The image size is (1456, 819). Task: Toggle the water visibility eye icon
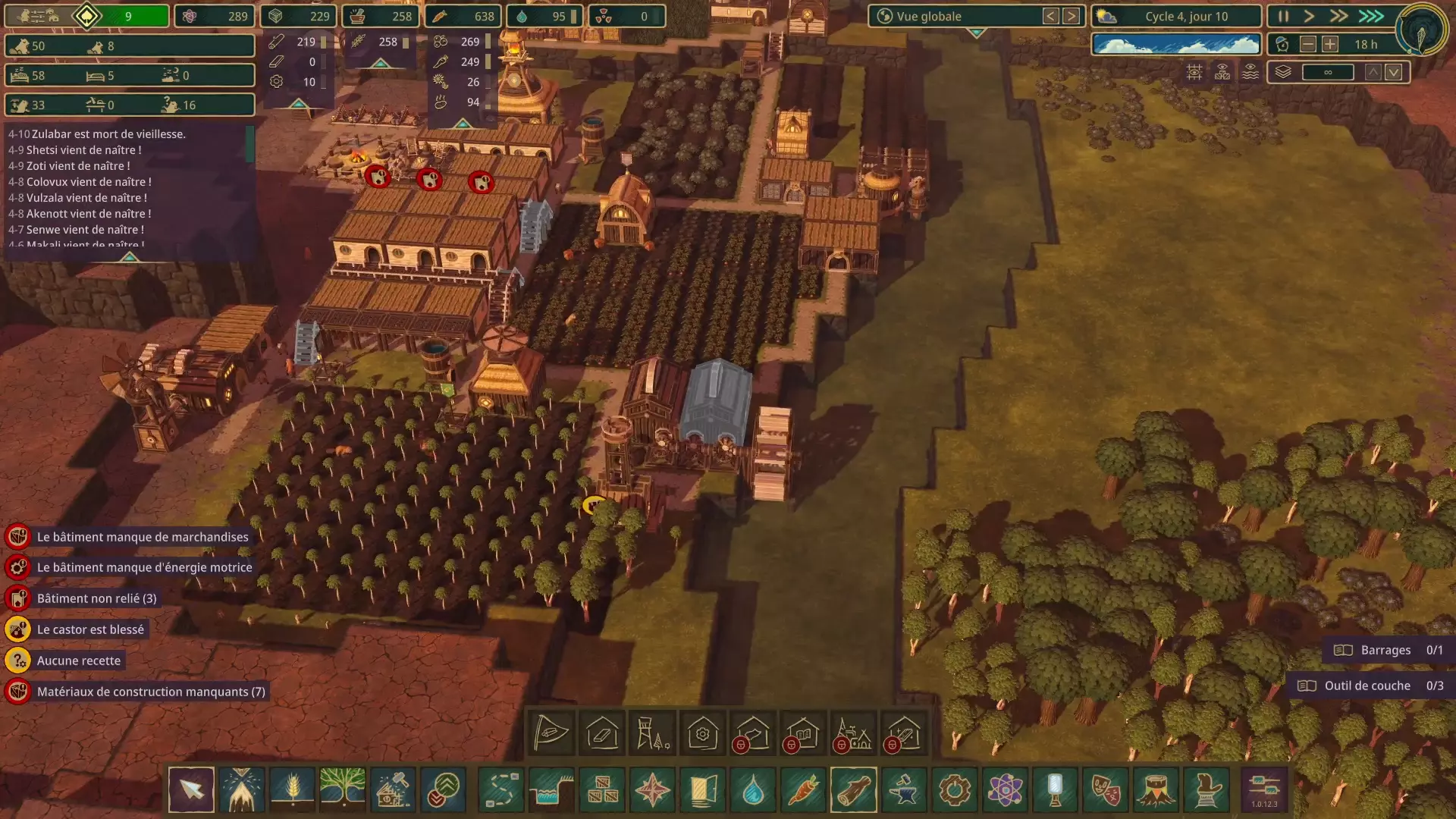(x=1250, y=72)
